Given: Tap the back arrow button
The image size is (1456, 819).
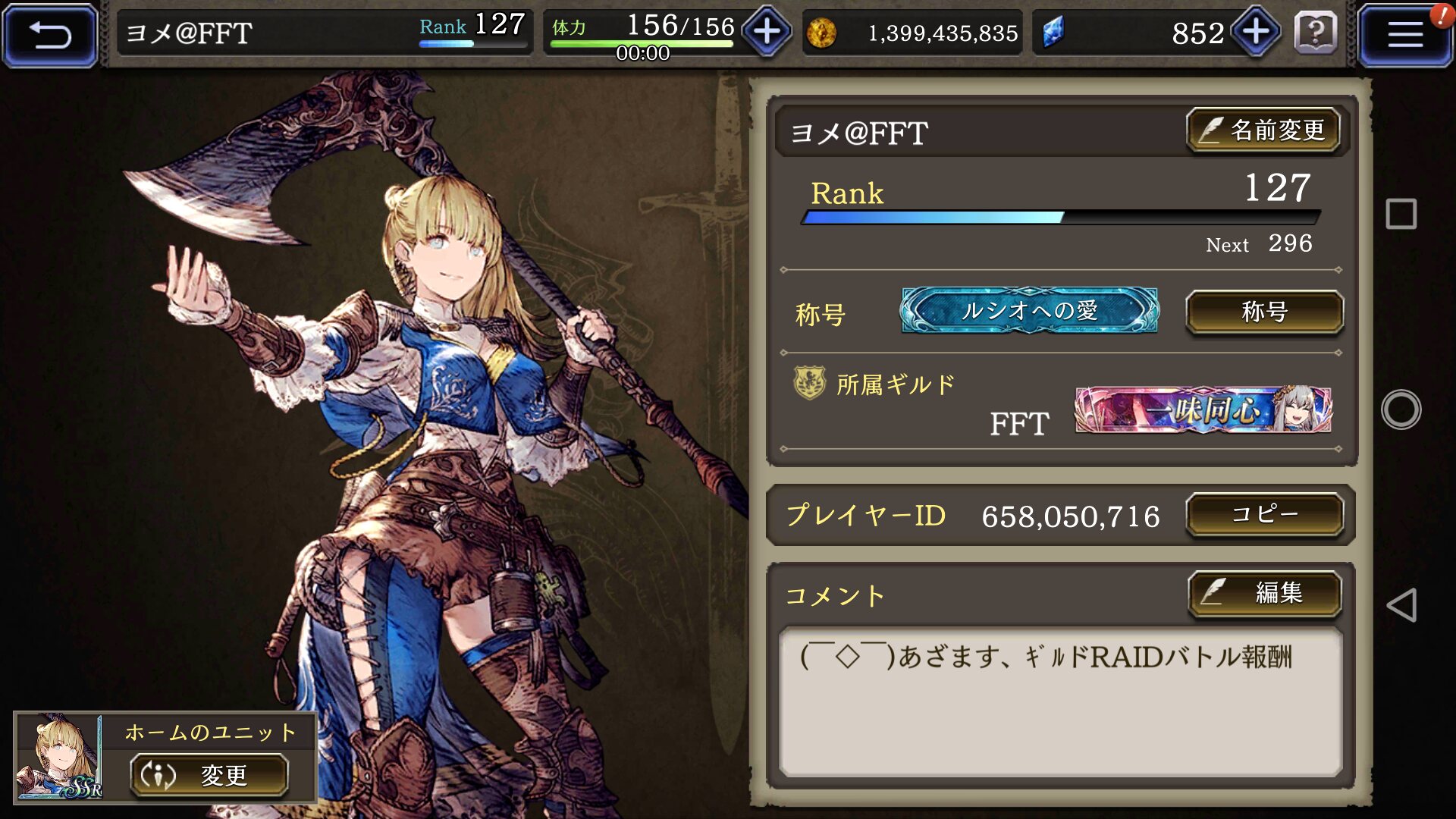Looking at the screenshot, I should coord(50,35).
